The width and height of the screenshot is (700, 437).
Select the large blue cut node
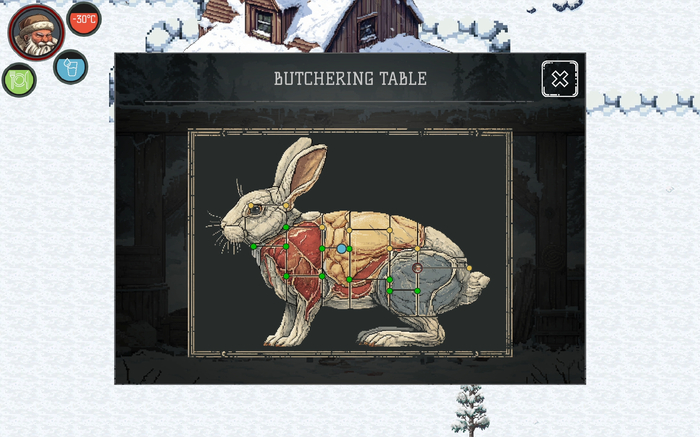[342, 248]
